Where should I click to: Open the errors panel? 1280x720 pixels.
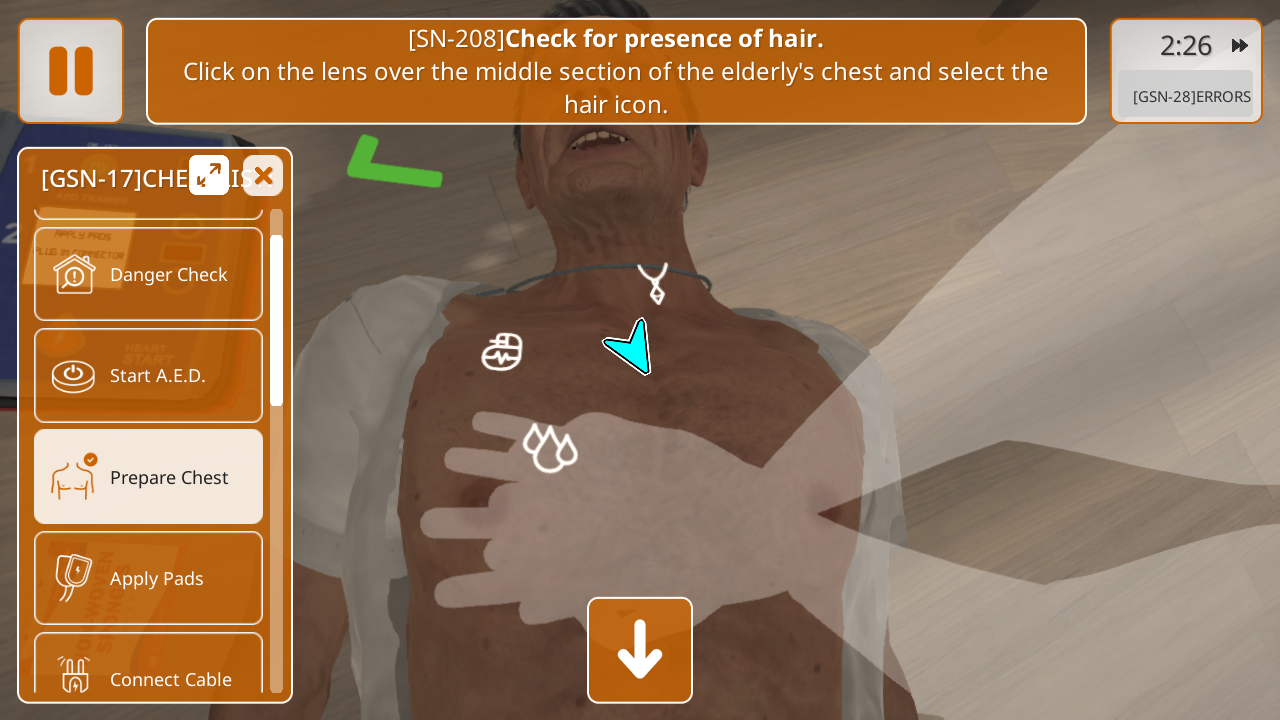(1190, 96)
